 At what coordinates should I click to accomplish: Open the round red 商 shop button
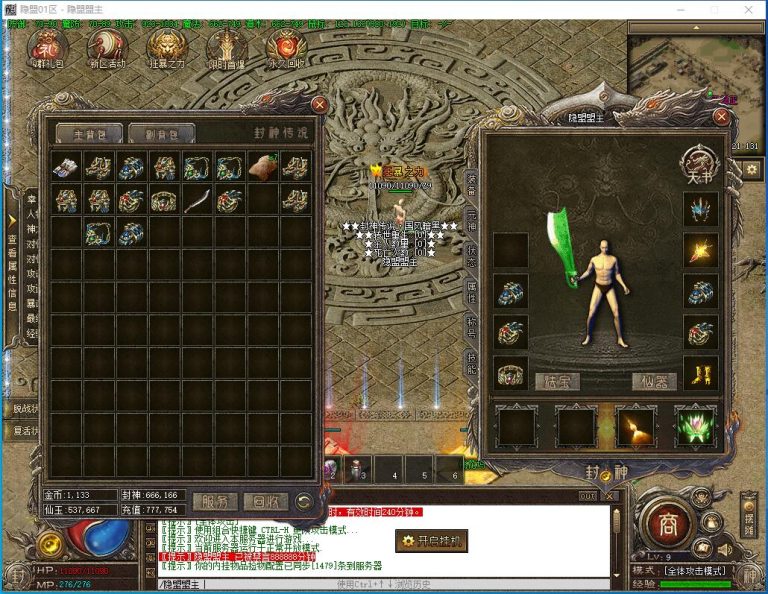[663, 521]
